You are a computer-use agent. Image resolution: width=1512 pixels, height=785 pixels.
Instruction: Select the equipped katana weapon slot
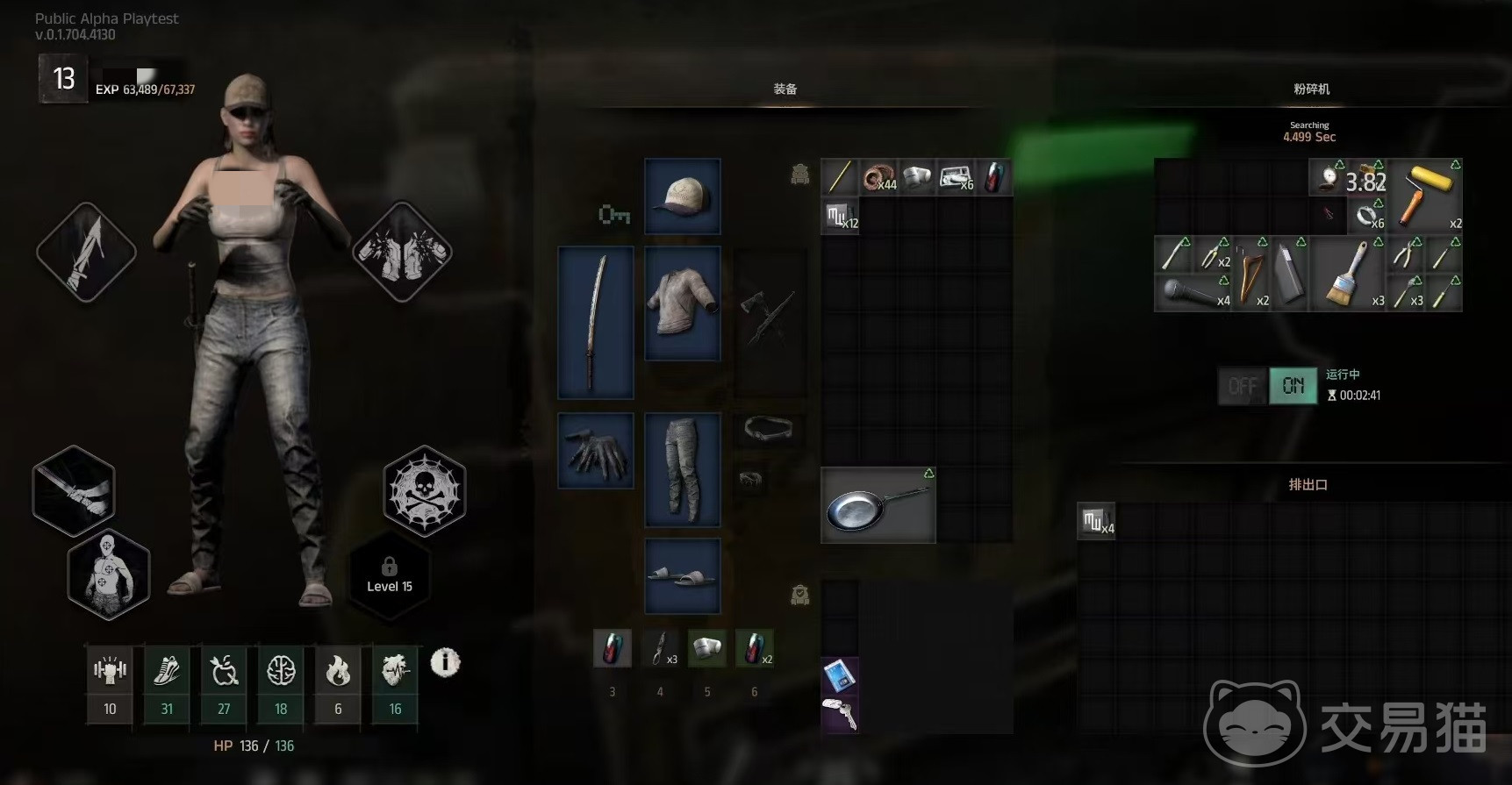[x=596, y=322]
